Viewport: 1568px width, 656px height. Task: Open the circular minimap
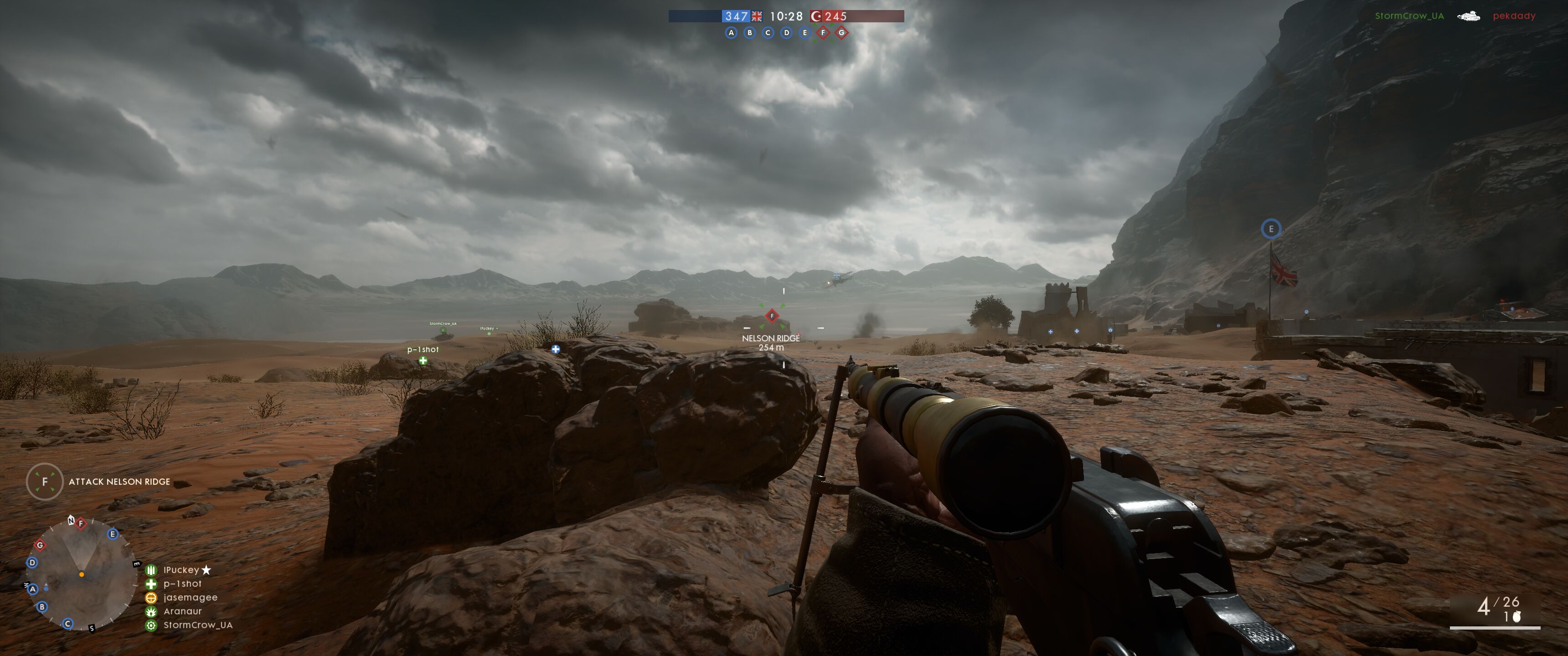pos(80,574)
